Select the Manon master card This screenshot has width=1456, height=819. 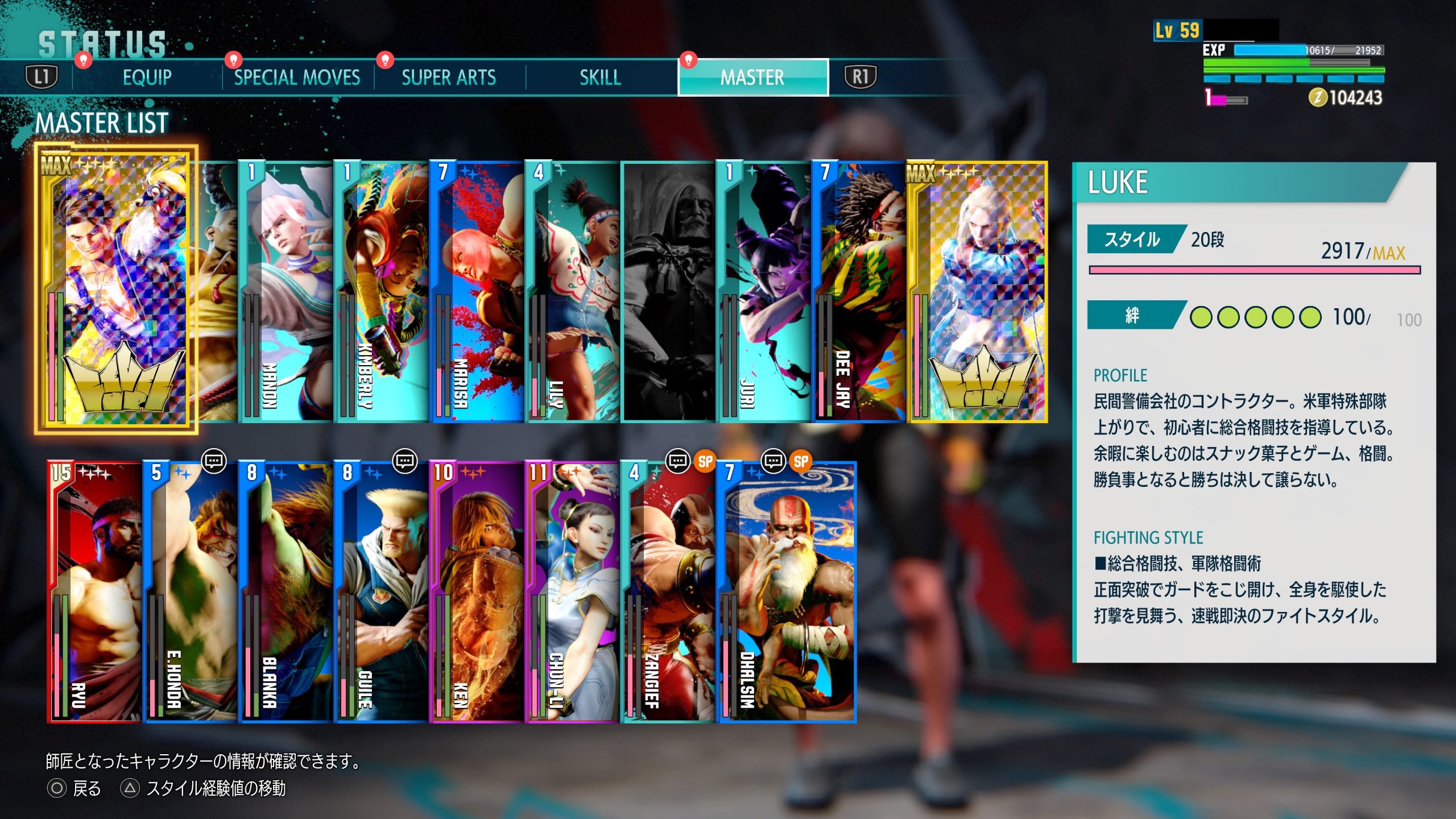click(286, 292)
